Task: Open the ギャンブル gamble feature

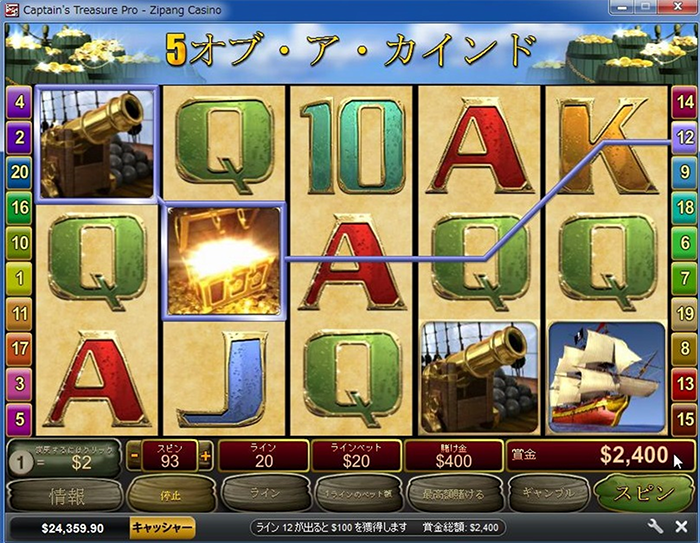Action: click(x=546, y=494)
